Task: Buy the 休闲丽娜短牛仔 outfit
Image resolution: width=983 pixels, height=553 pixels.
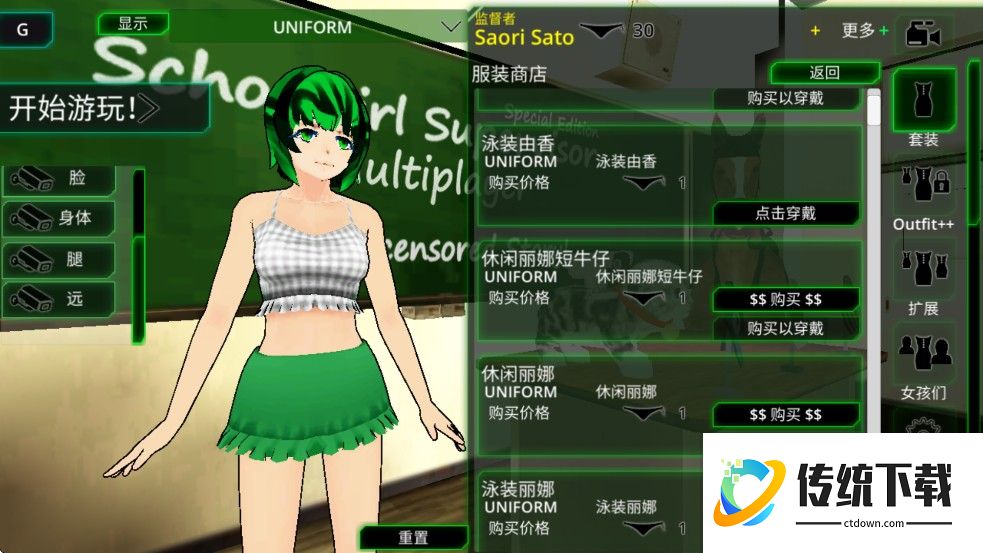Action: pos(785,299)
